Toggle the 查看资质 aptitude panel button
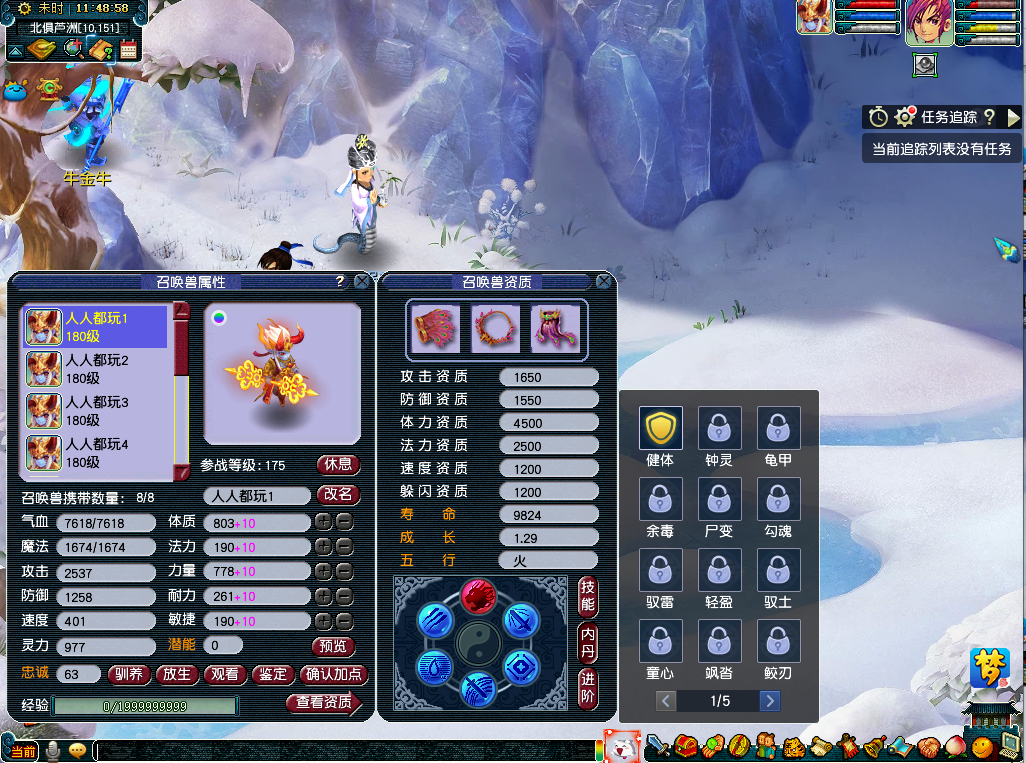Viewport: 1026px width, 763px height. (324, 703)
